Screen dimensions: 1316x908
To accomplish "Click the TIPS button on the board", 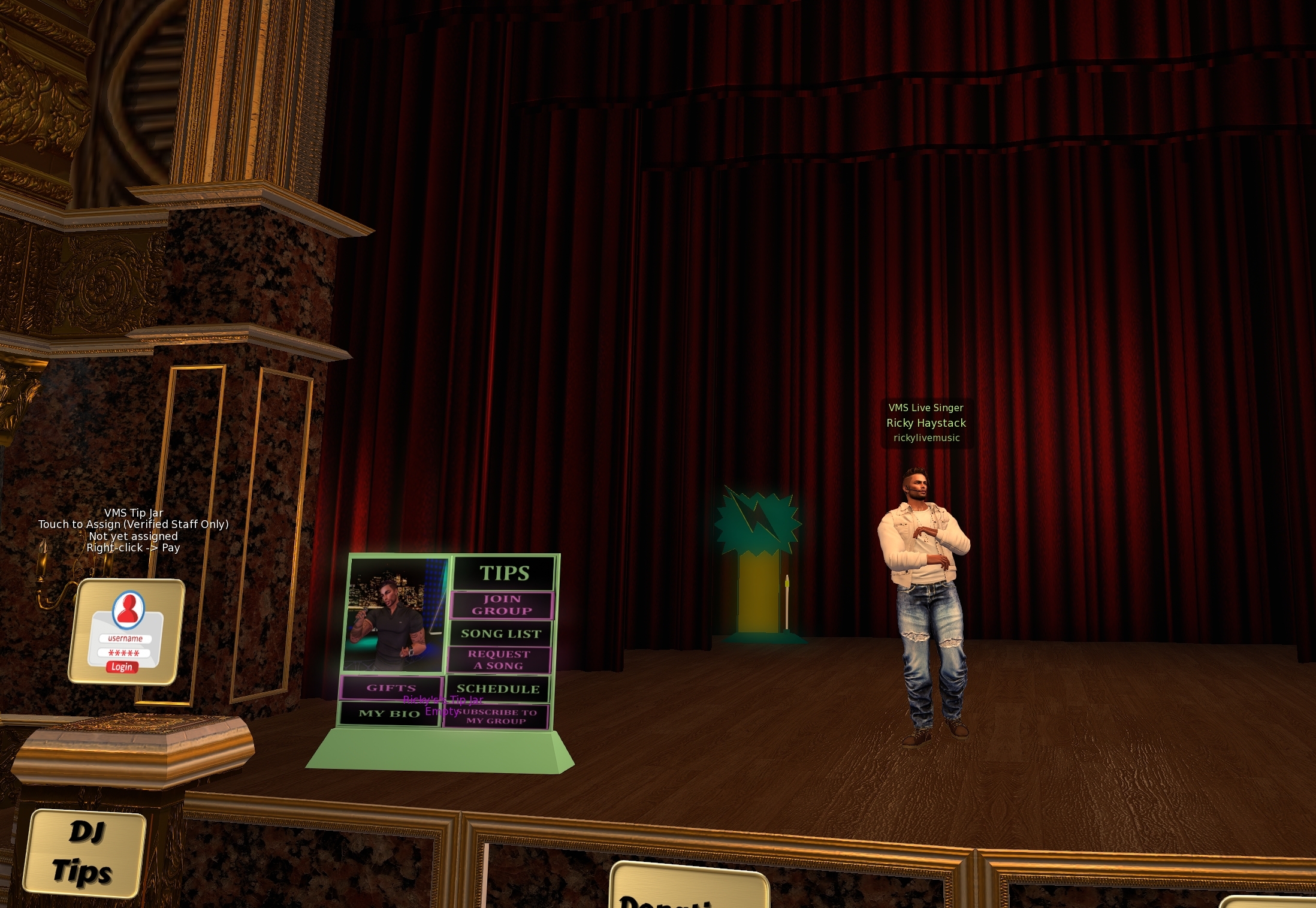I will click(x=503, y=573).
